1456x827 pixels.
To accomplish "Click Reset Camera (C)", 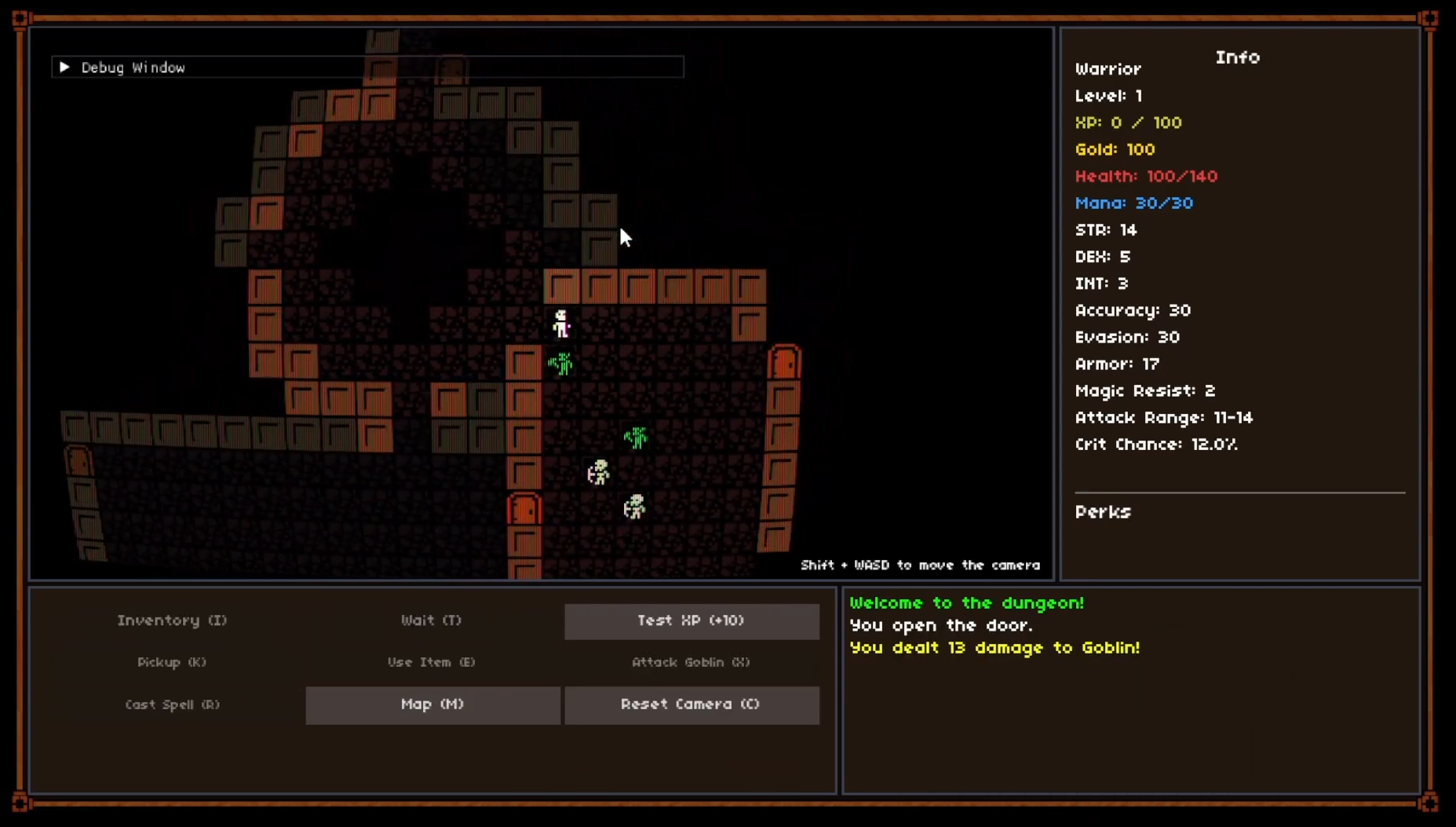I will 692,704.
